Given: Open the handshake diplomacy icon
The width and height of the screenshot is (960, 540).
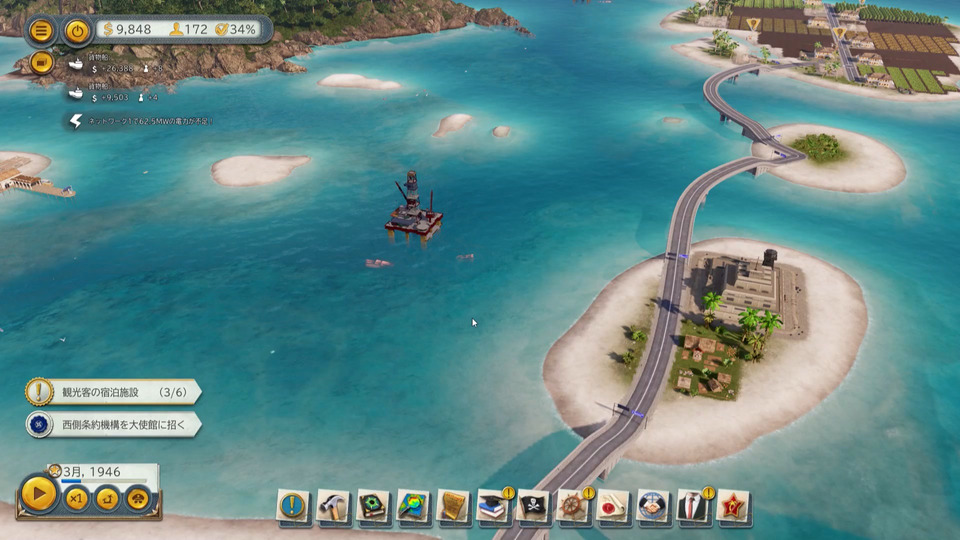Looking at the screenshot, I should pyautogui.click(x=653, y=505).
